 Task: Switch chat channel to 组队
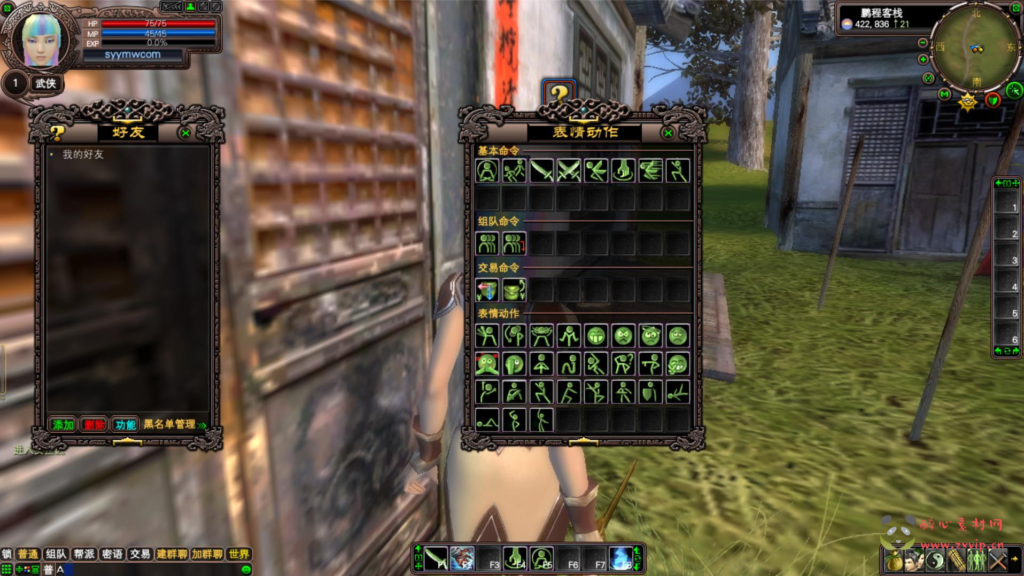[56, 554]
